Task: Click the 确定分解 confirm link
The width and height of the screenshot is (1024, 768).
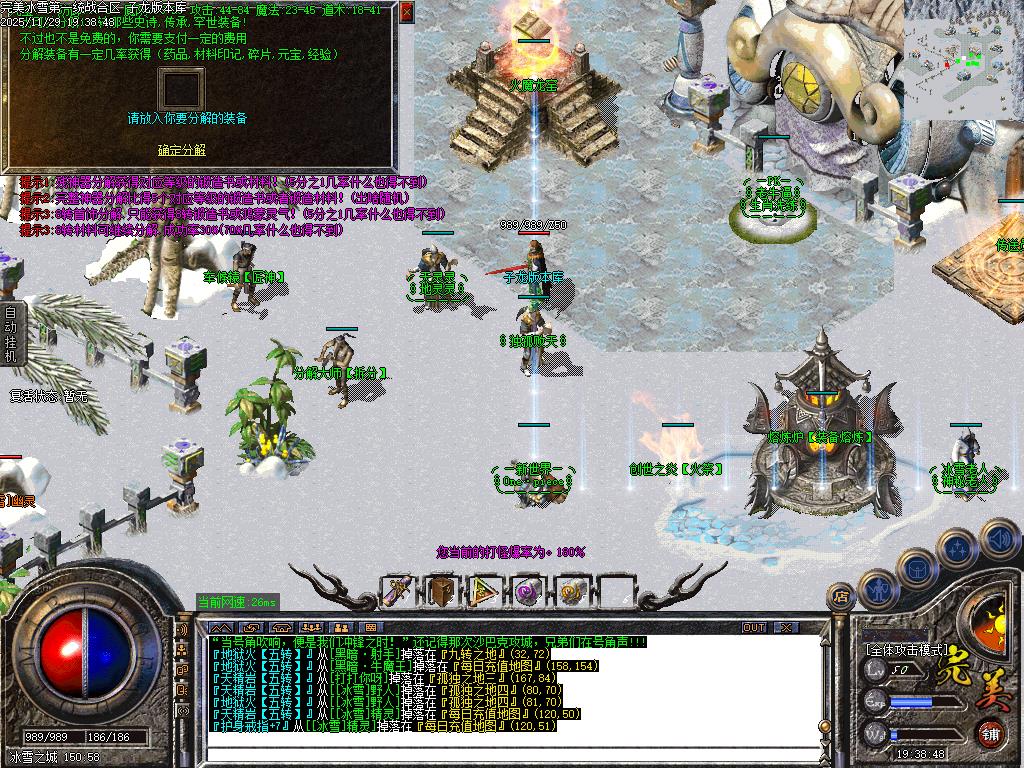Action: [181, 150]
